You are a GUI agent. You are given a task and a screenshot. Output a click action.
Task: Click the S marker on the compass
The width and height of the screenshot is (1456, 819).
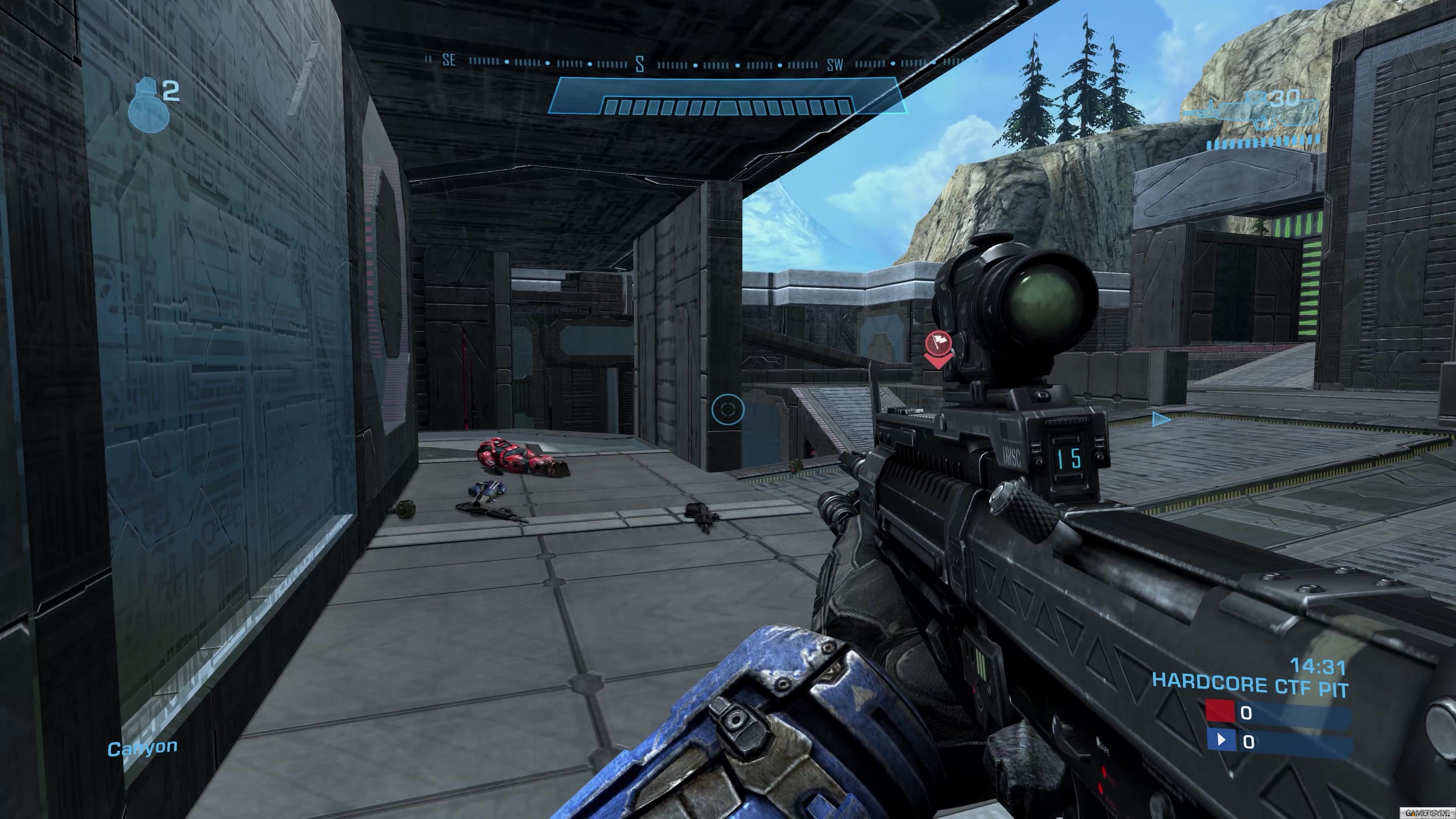click(x=639, y=64)
